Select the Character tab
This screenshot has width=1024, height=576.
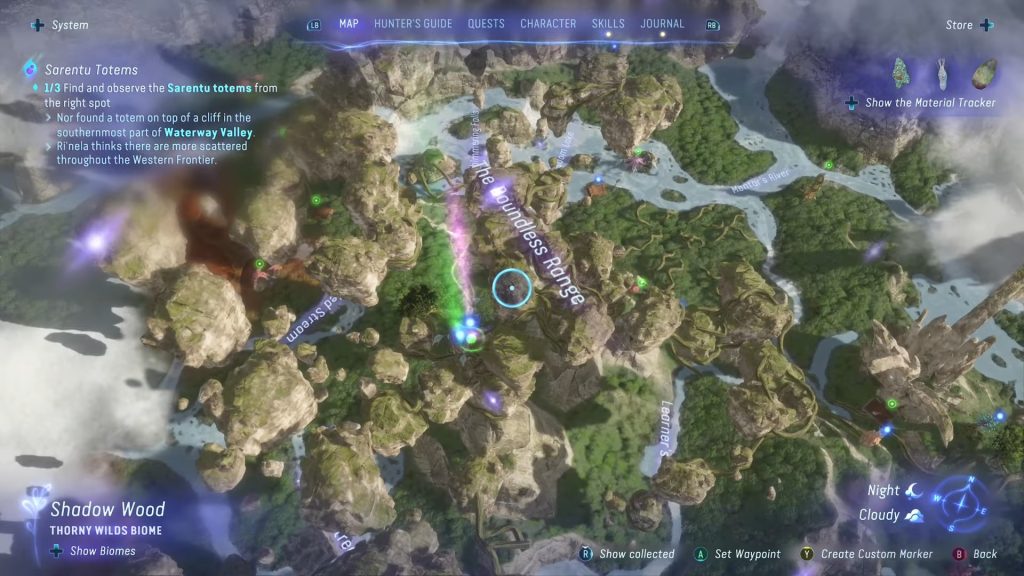coord(548,24)
